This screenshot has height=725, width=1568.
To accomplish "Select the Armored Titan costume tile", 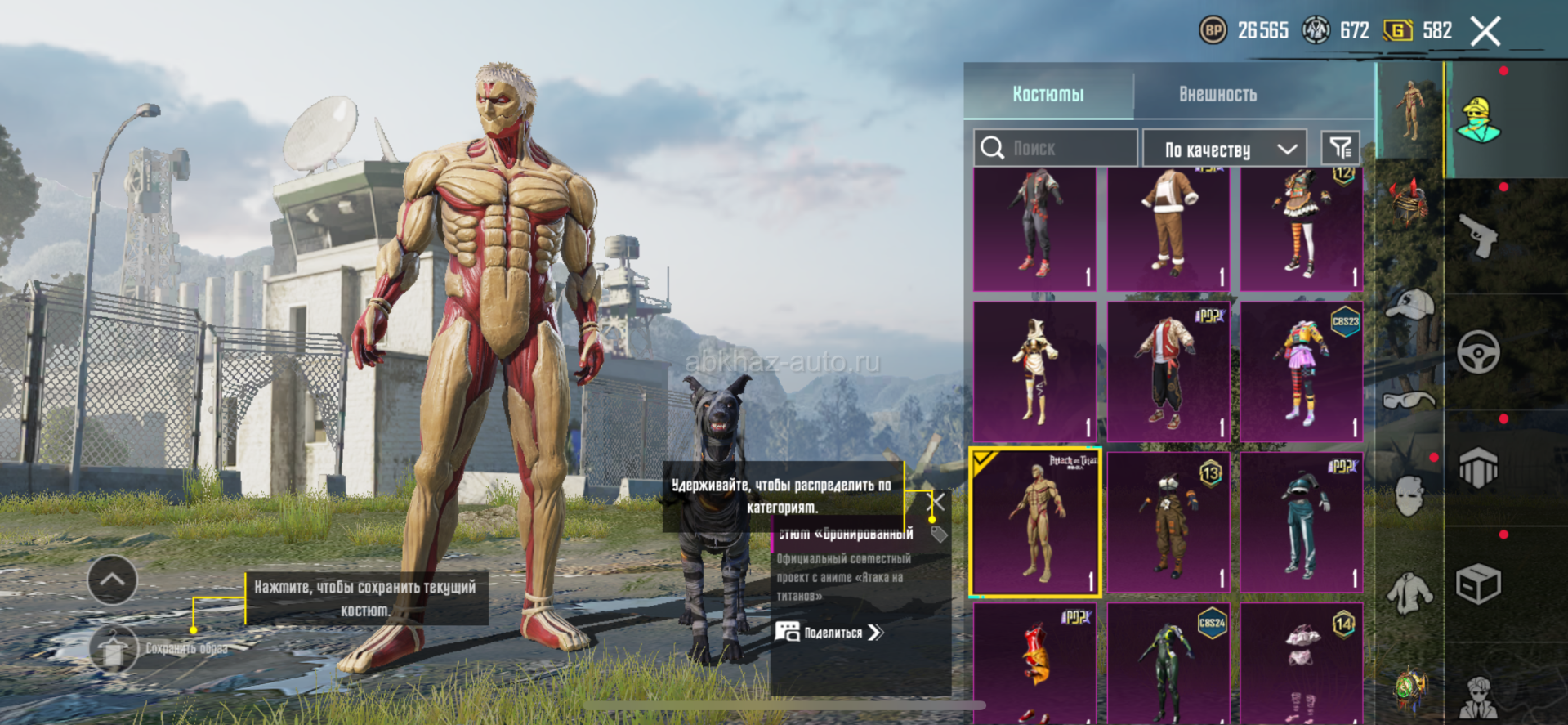I will click(1035, 521).
